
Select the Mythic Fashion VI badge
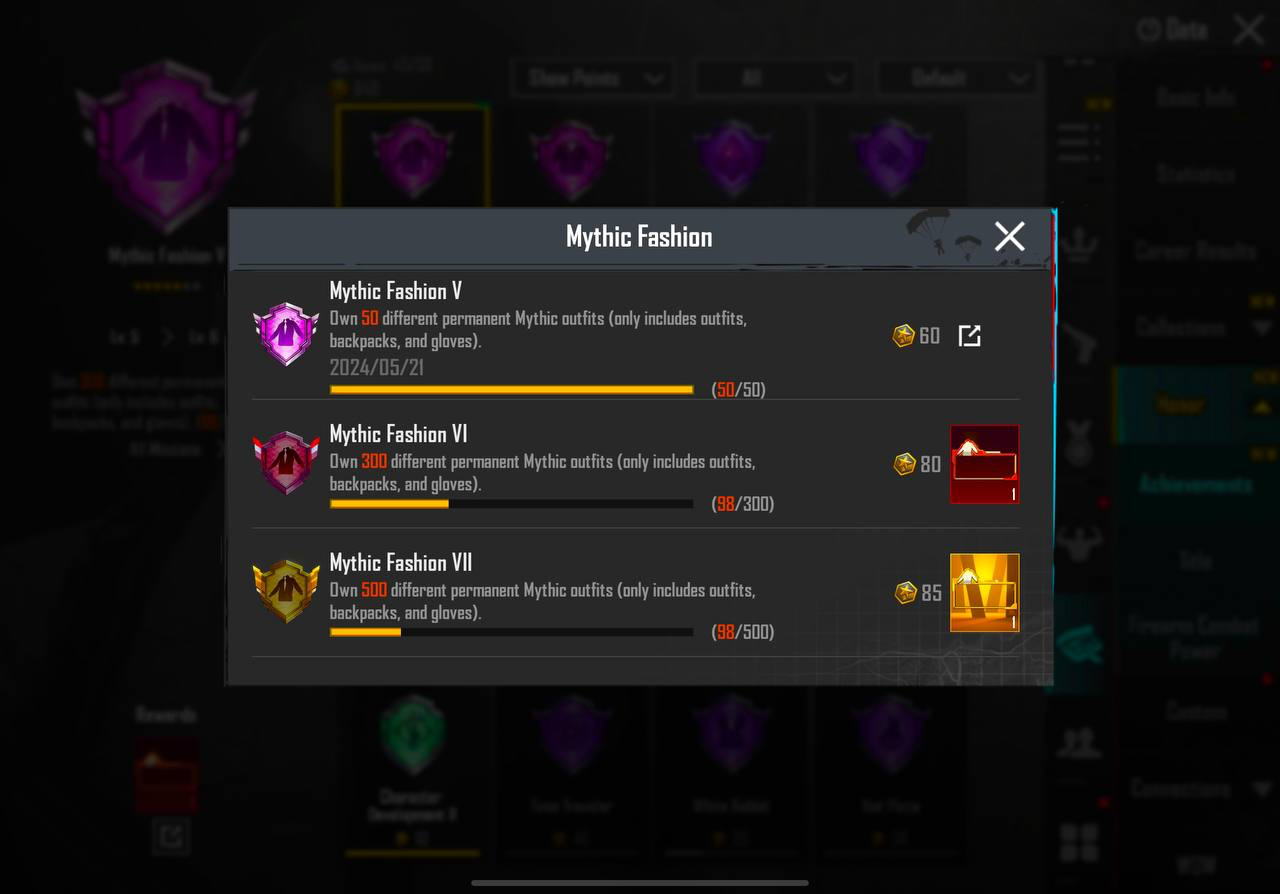click(x=286, y=463)
